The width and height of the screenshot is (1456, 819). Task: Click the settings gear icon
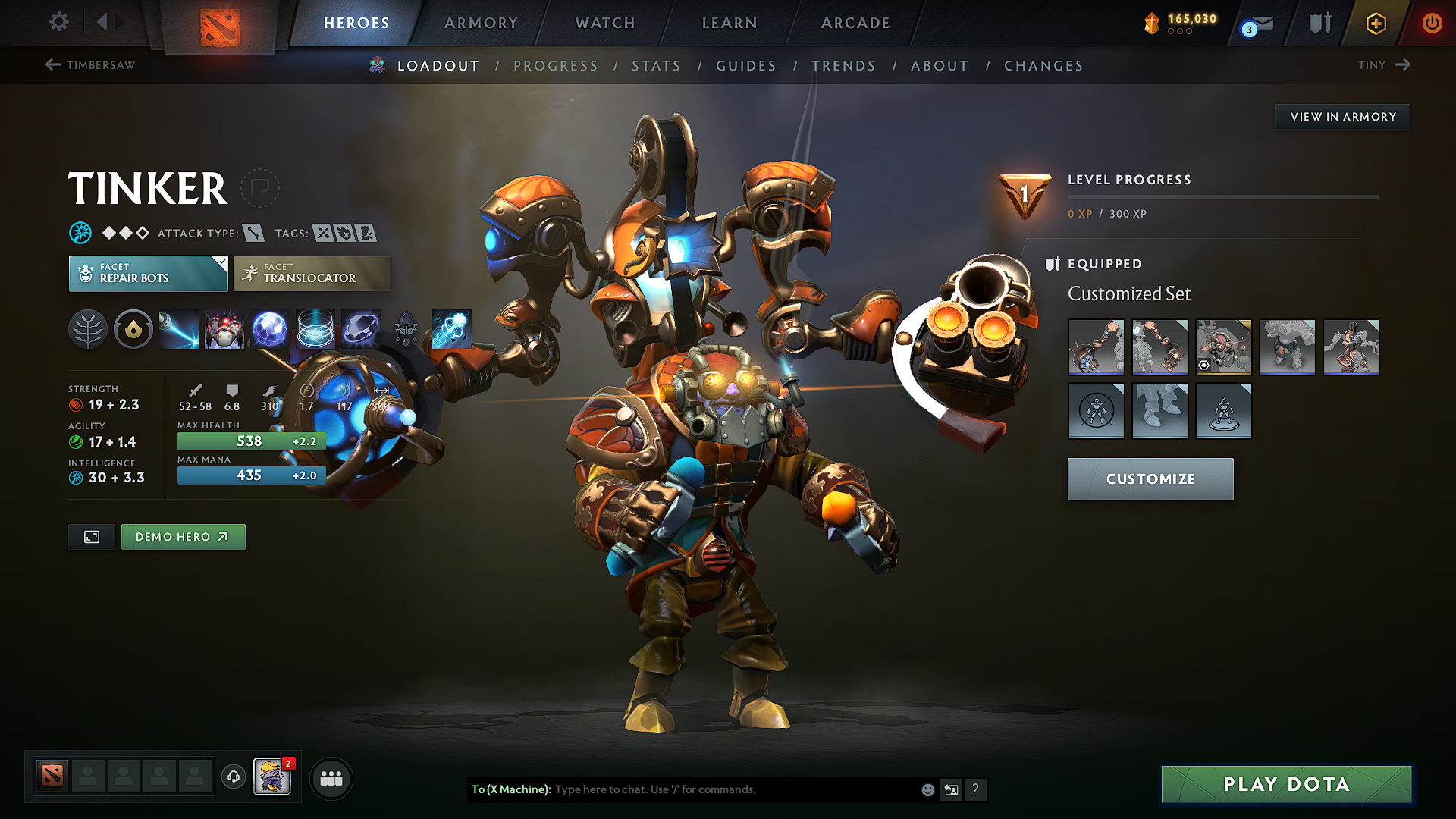coord(58,23)
